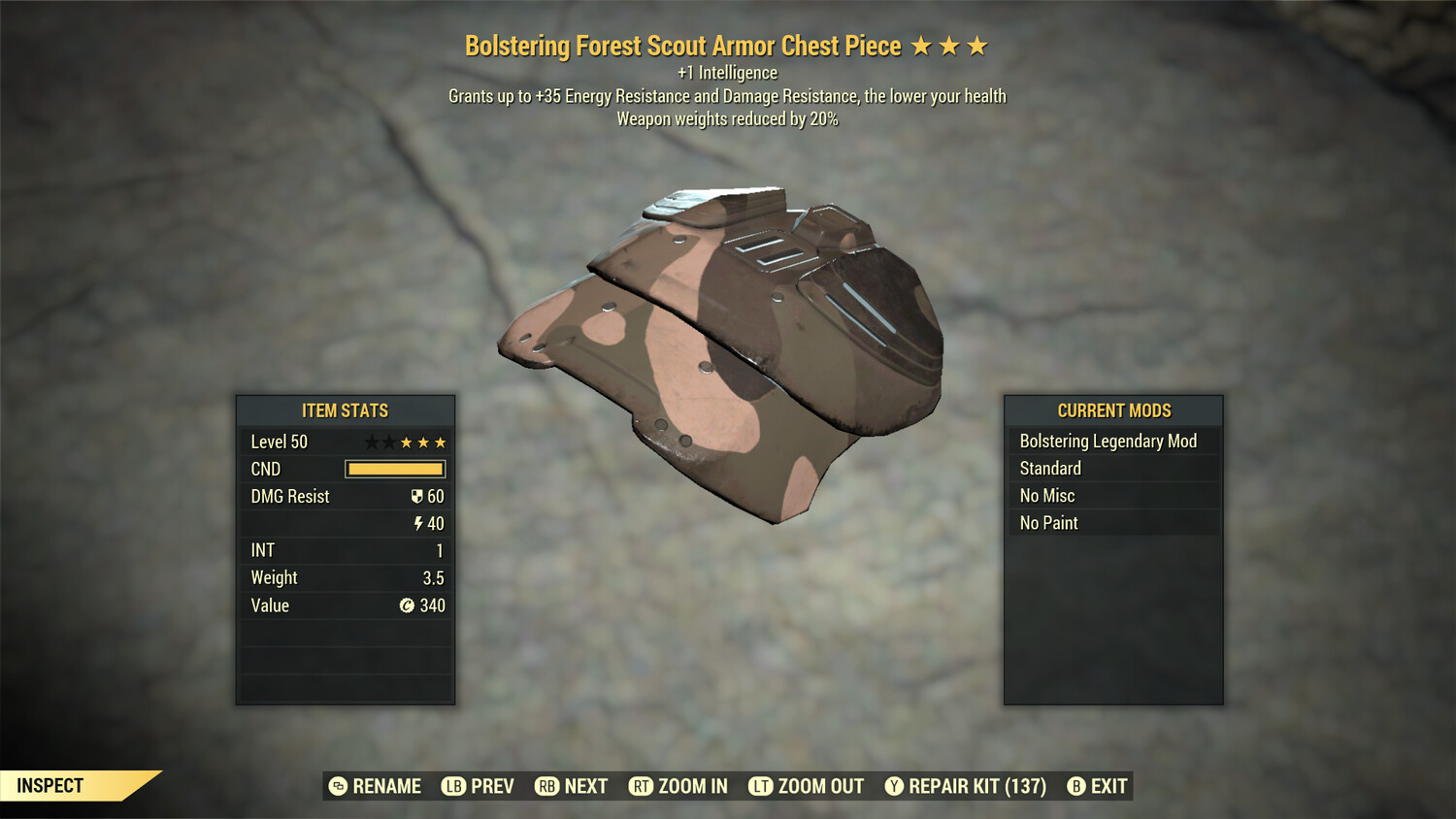Expand the No Misc mod slot

pos(1112,495)
